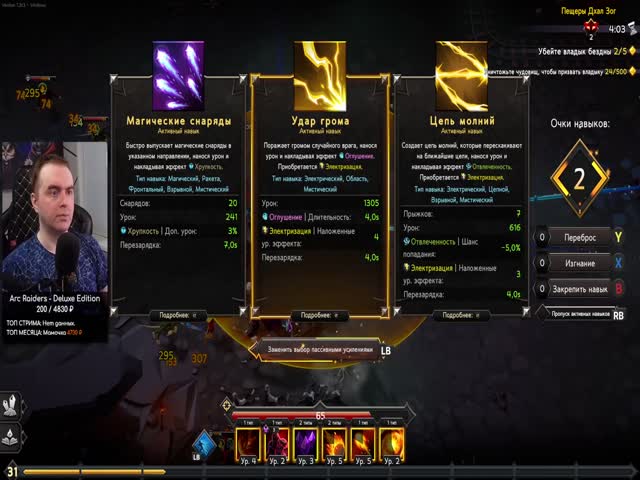The image size is (640, 480).
Task: Expand Подробнее under Цепь молний
Action: pos(461,315)
